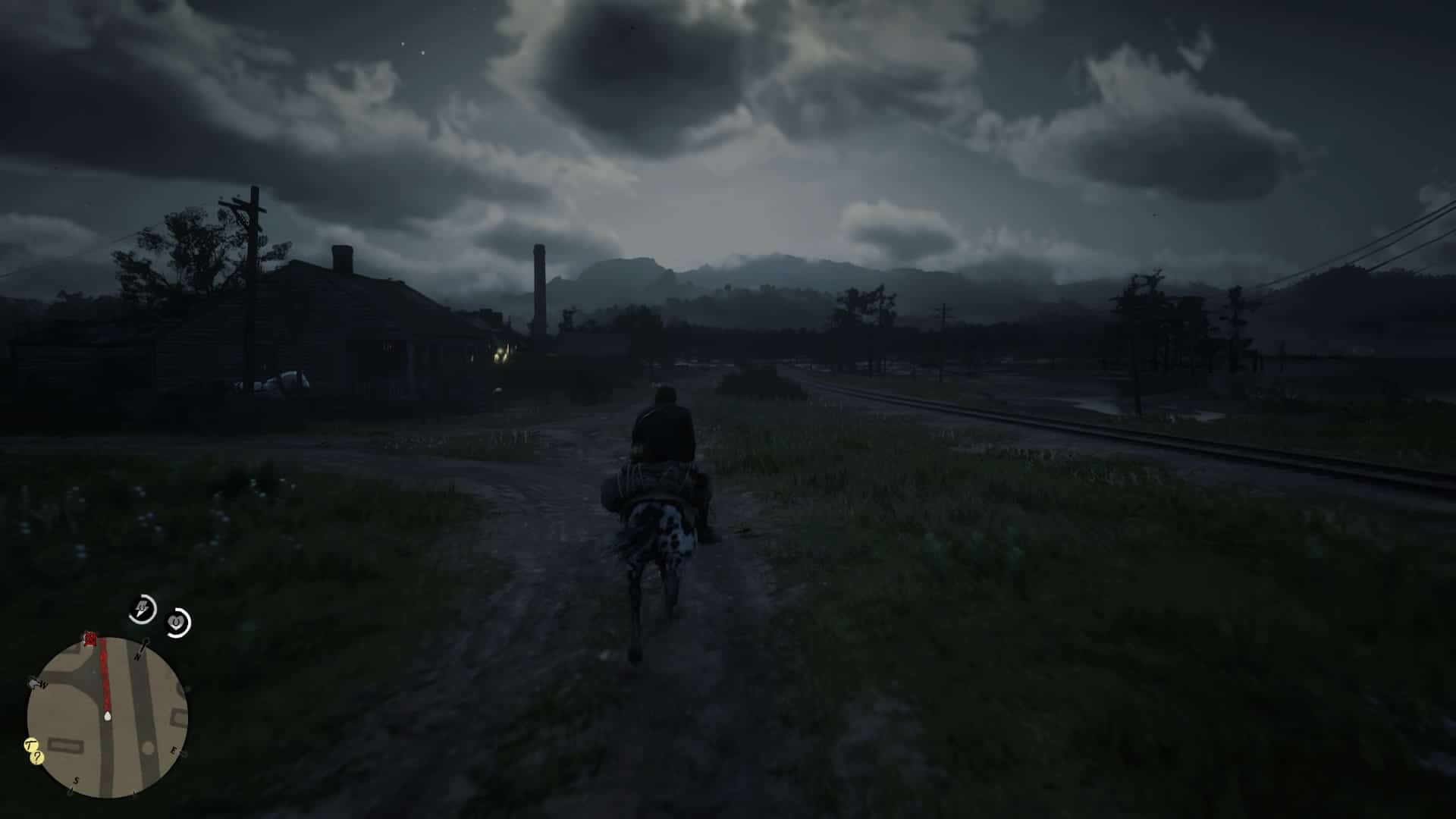Click the horse health core horseshoe icon
Image resolution: width=1456 pixels, height=819 pixels.
pos(175,621)
